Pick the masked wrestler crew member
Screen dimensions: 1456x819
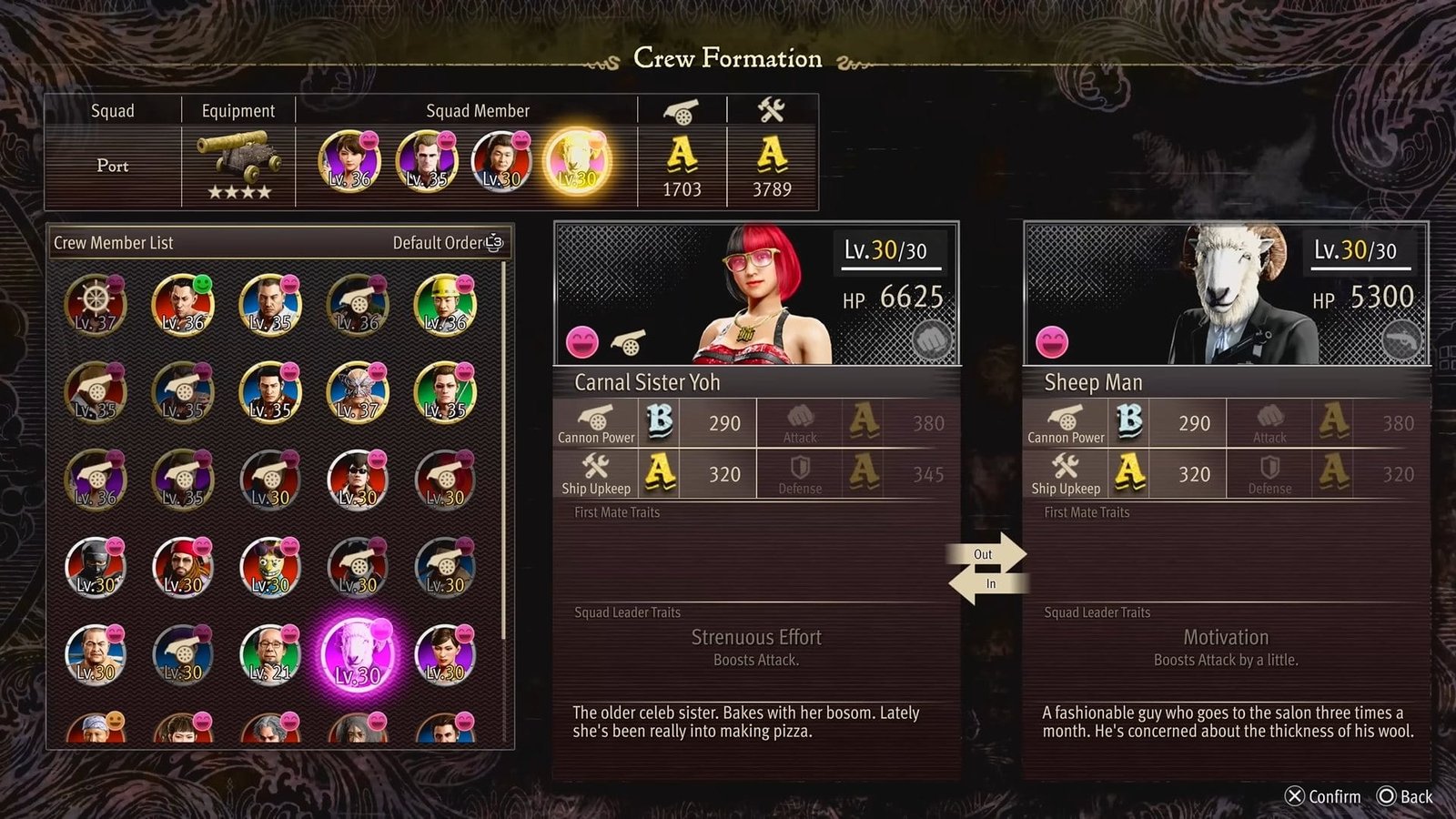point(357,392)
